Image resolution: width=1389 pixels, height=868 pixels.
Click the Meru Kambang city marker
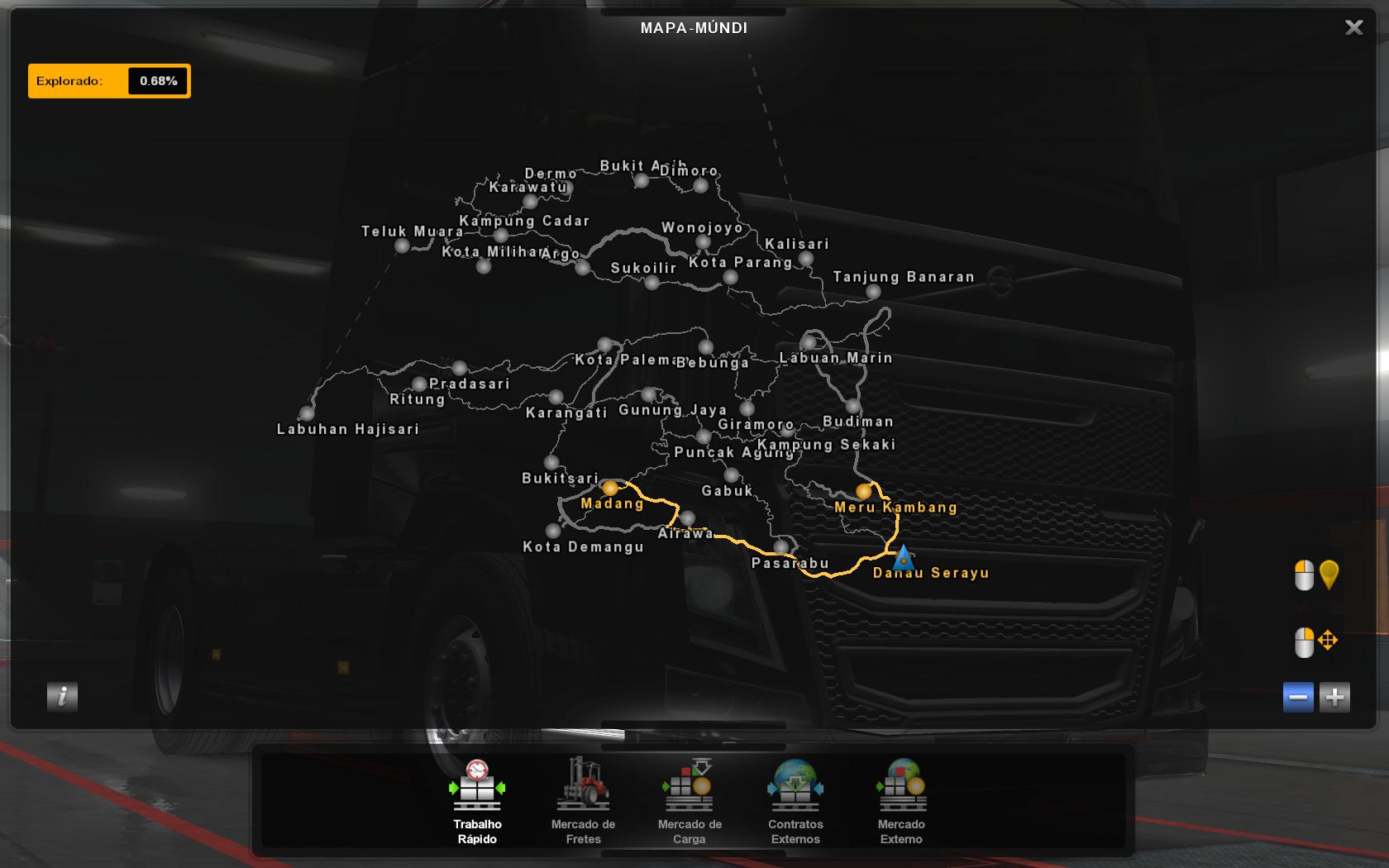(862, 491)
